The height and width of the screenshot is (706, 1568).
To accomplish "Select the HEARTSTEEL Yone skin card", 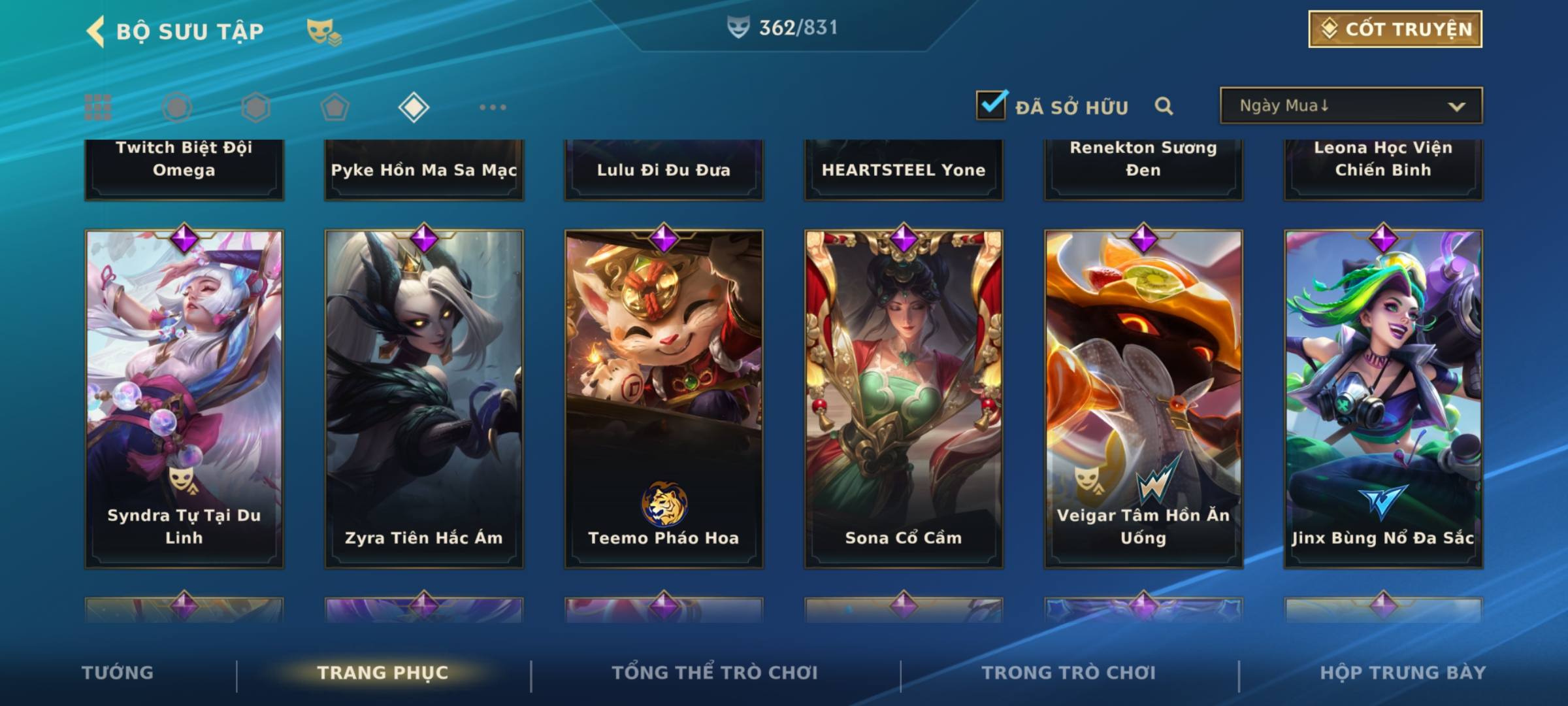I will [x=904, y=169].
